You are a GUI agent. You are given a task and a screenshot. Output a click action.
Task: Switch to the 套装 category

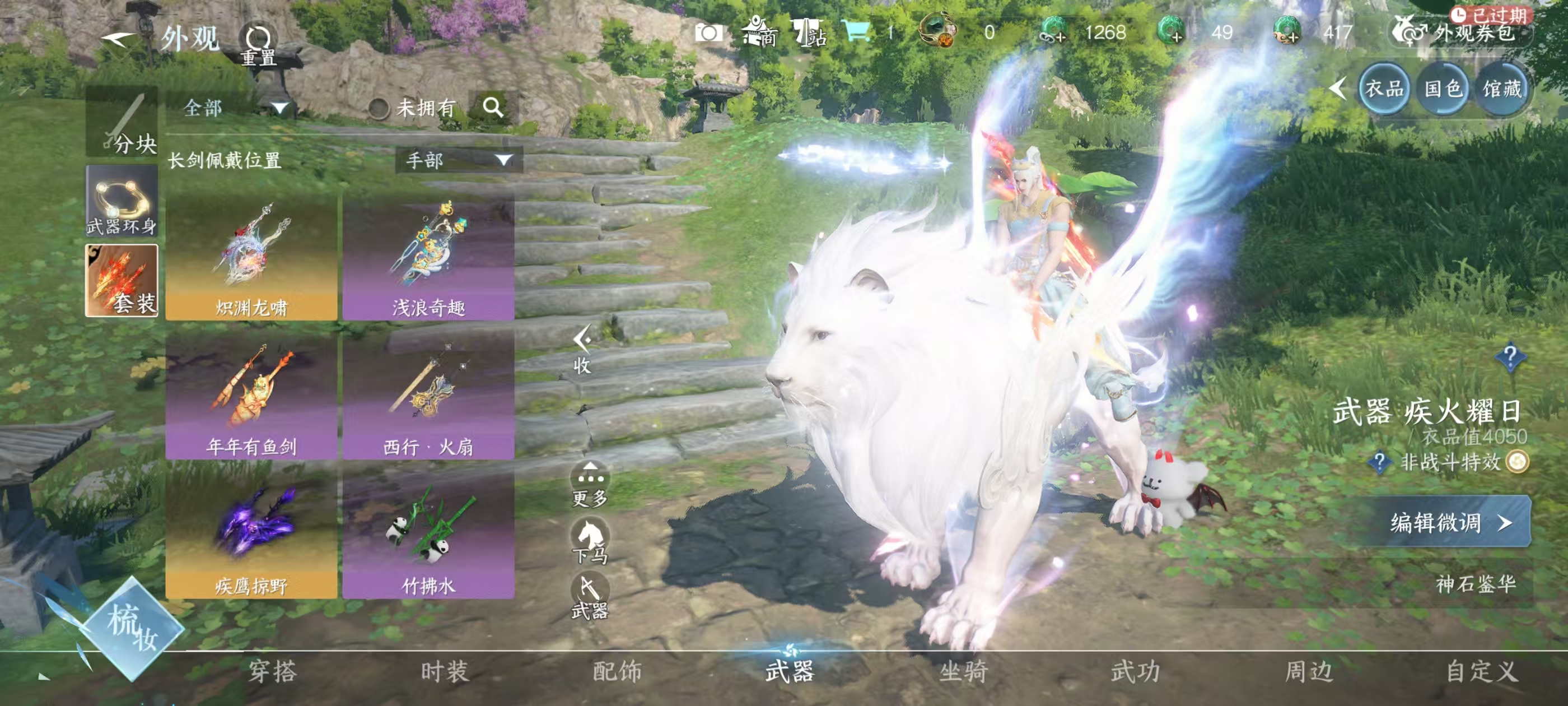122,281
